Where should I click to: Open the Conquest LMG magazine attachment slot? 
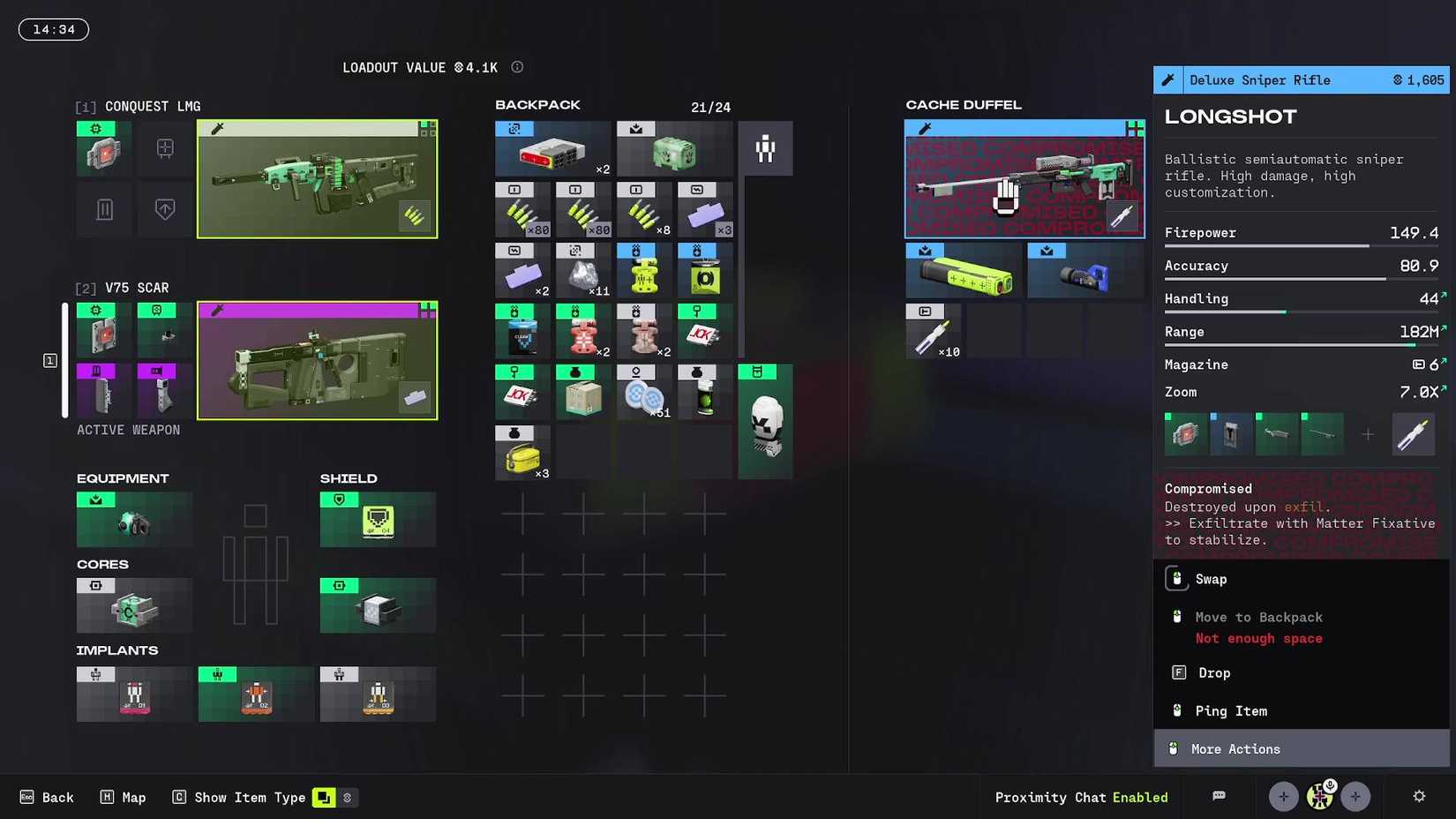pyautogui.click(x=103, y=209)
